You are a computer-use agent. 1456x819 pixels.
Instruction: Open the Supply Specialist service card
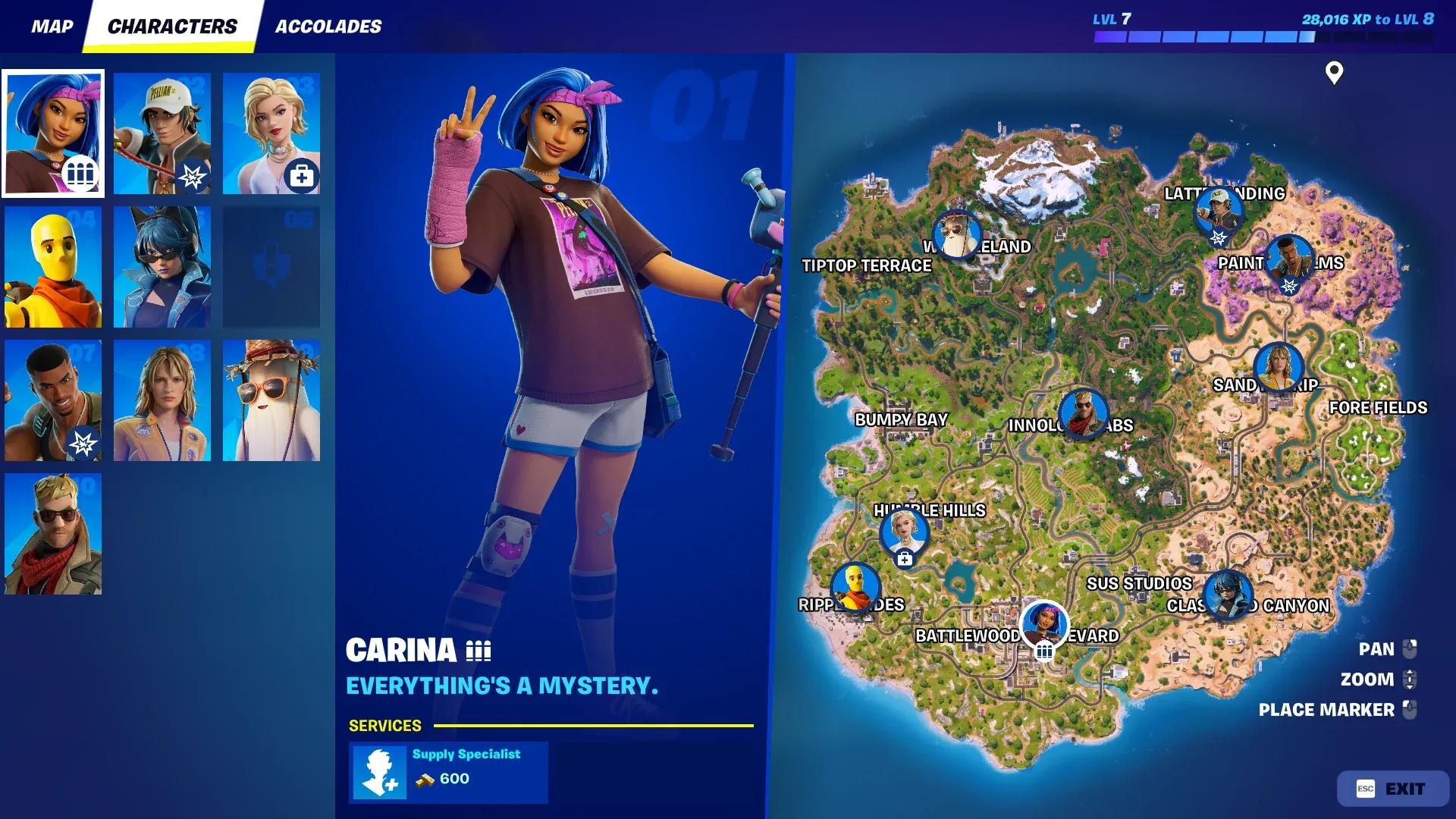pyautogui.click(x=447, y=772)
